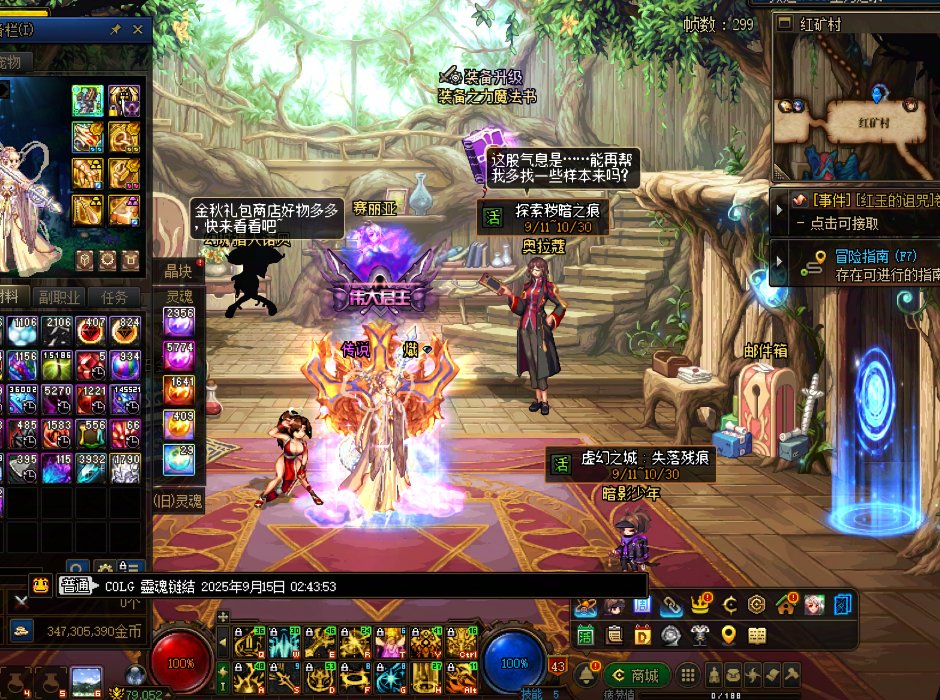940x700 pixels.
Task: Accept the 红玉的诅咒 event quest
Action: [858, 211]
